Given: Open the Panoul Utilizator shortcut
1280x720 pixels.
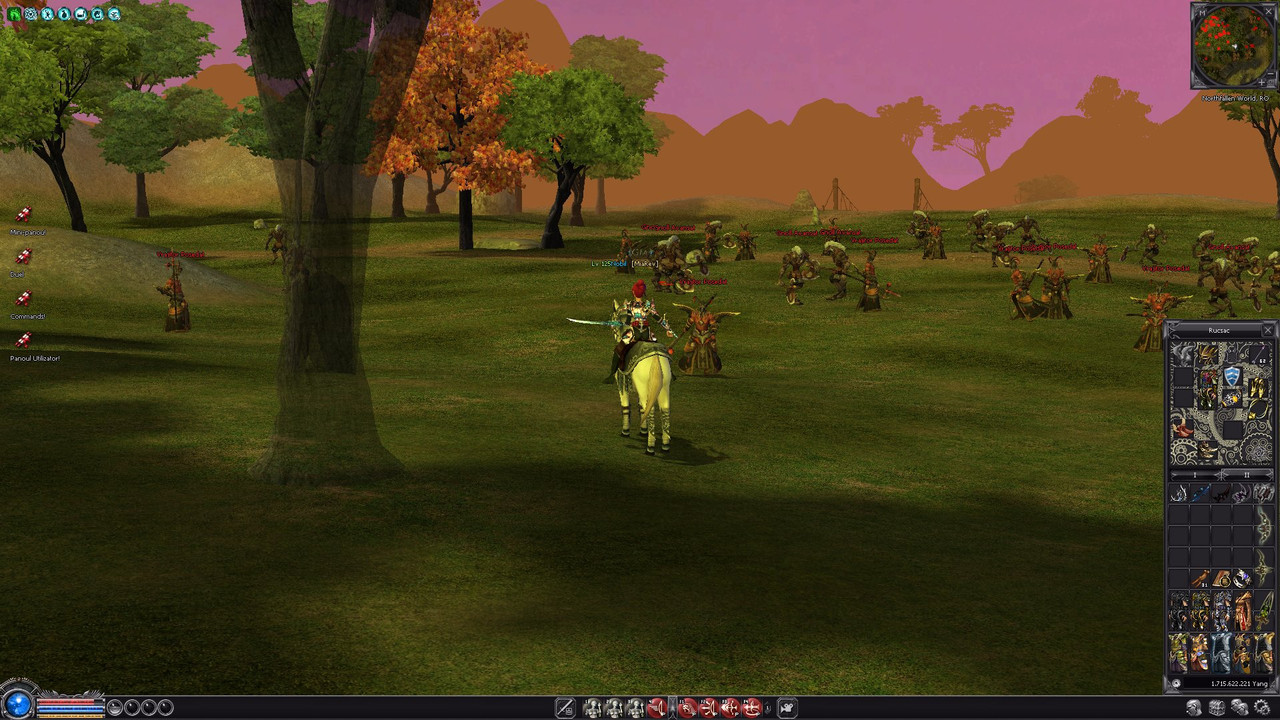Looking at the screenshot, I should 23,341.
